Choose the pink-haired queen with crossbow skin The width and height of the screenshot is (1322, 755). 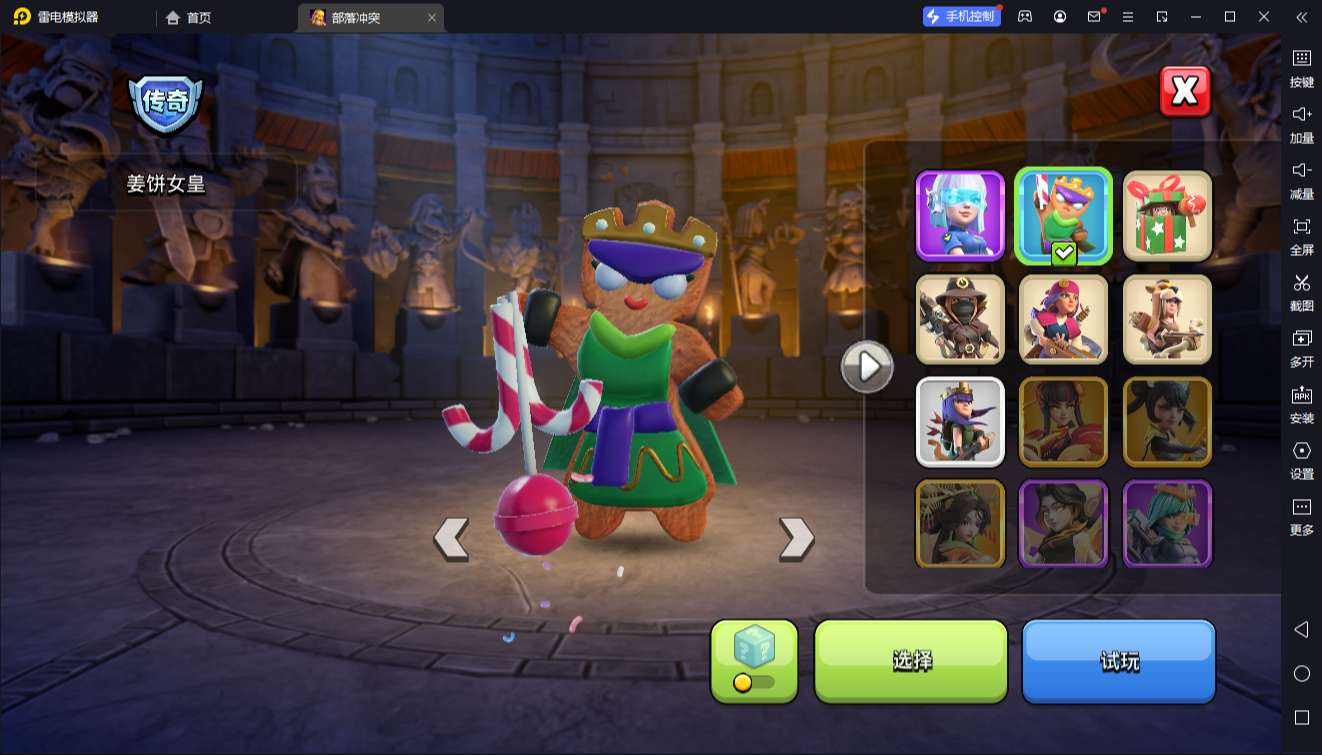1063,319
